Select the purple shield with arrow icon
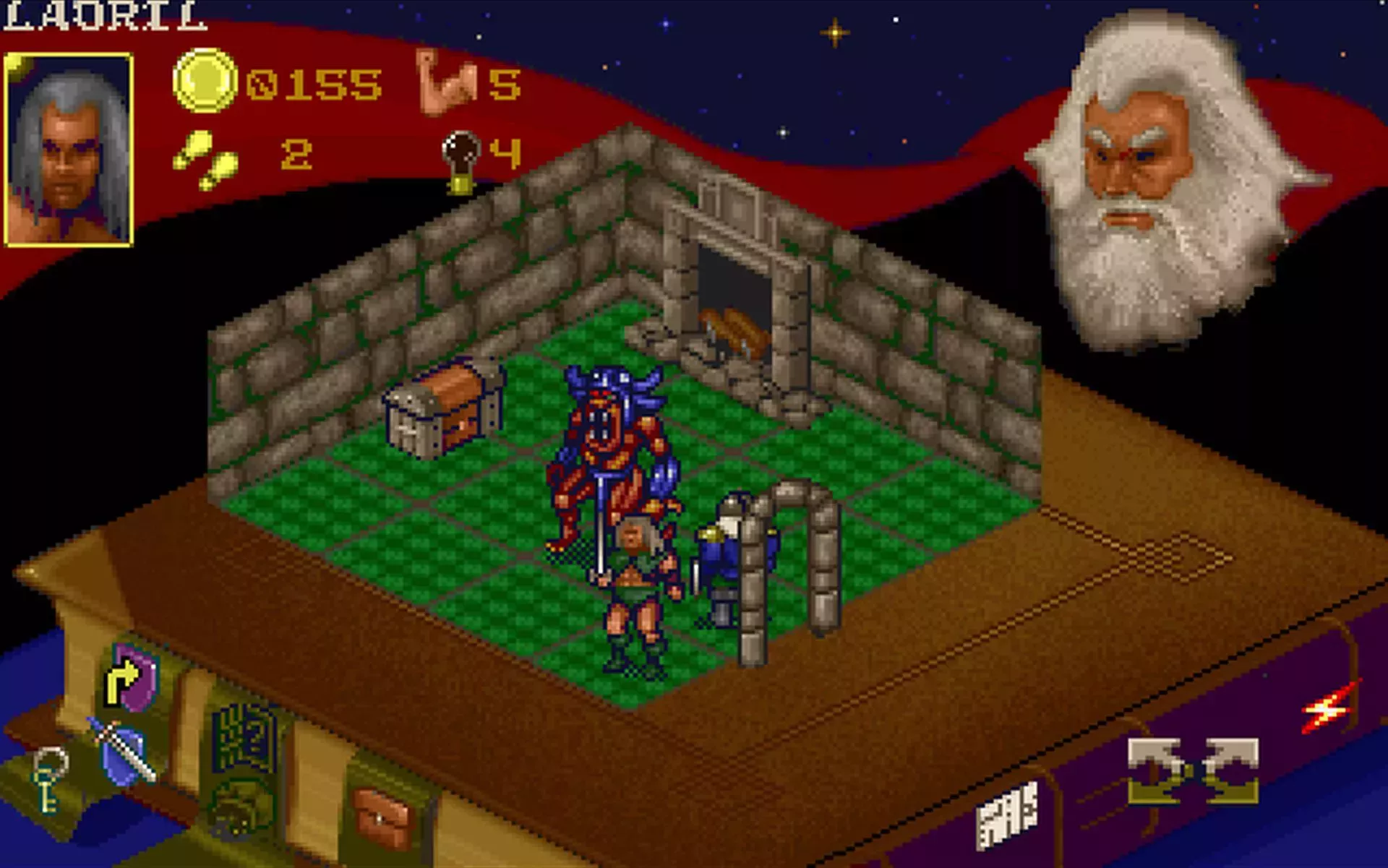Image resolution: width=1388 pixels, height=868 pixels. point(134,676)
